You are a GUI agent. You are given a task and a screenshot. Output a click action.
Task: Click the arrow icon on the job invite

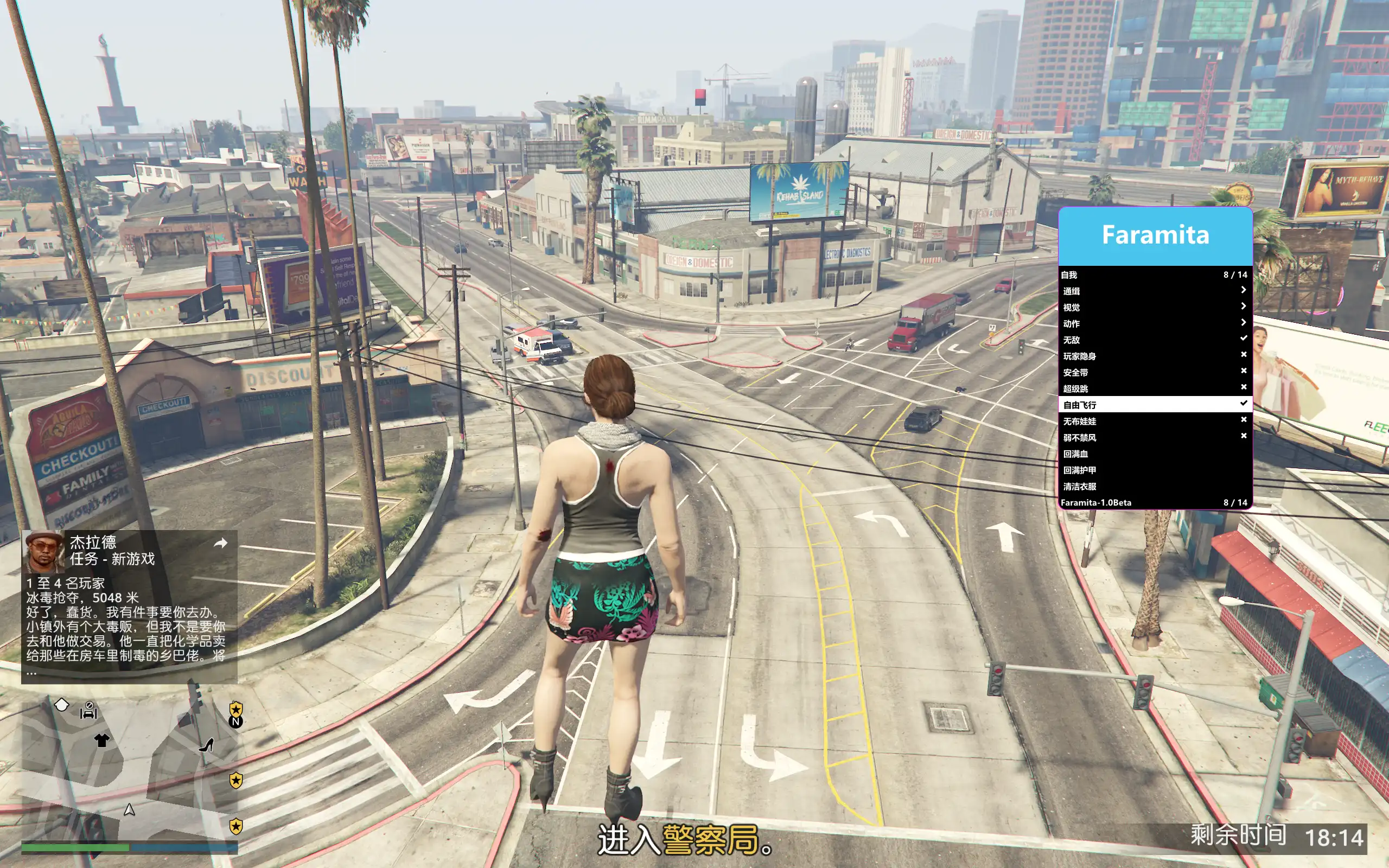point(220,543)
